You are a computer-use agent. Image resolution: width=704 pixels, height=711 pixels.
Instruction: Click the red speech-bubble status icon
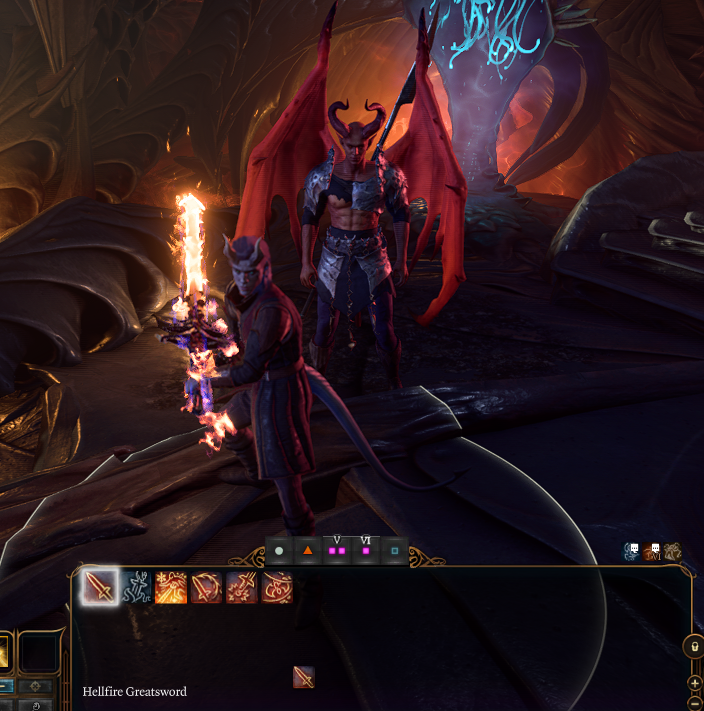click(x=653, y=551)
